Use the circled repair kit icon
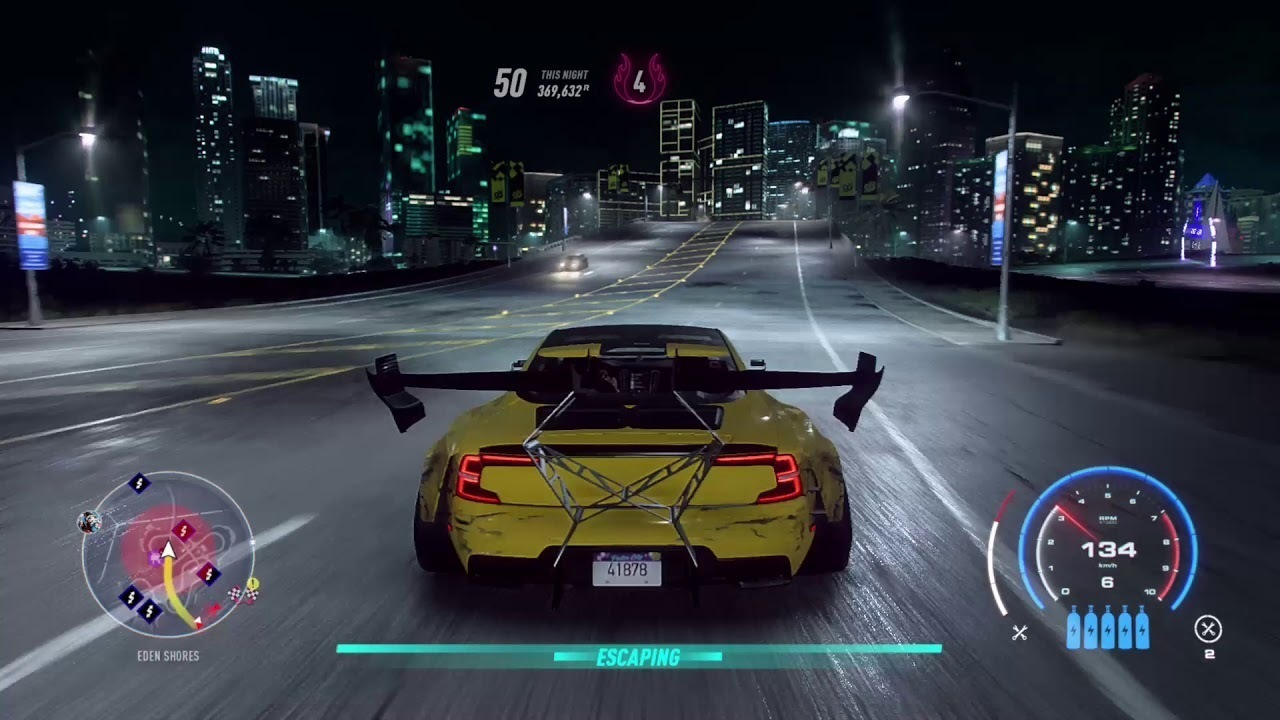 coord(1208,629)
